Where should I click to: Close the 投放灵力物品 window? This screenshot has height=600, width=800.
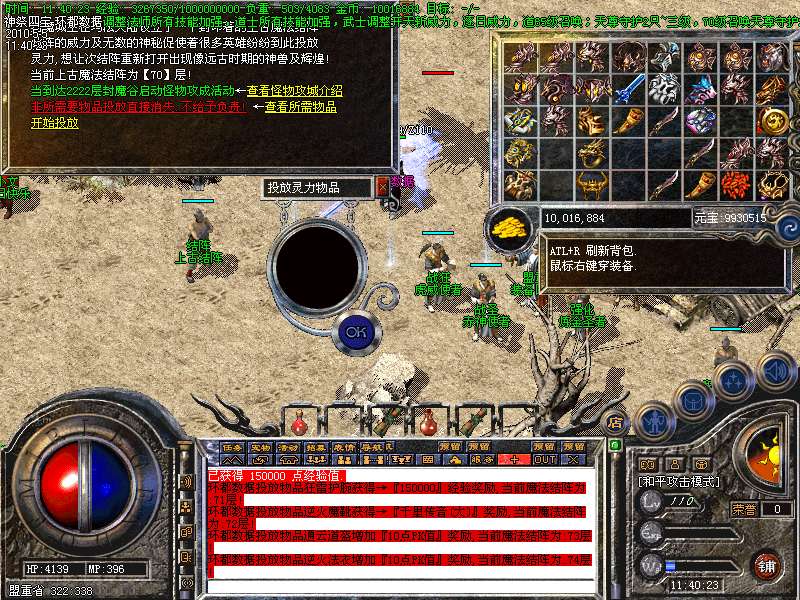point(382,187)
